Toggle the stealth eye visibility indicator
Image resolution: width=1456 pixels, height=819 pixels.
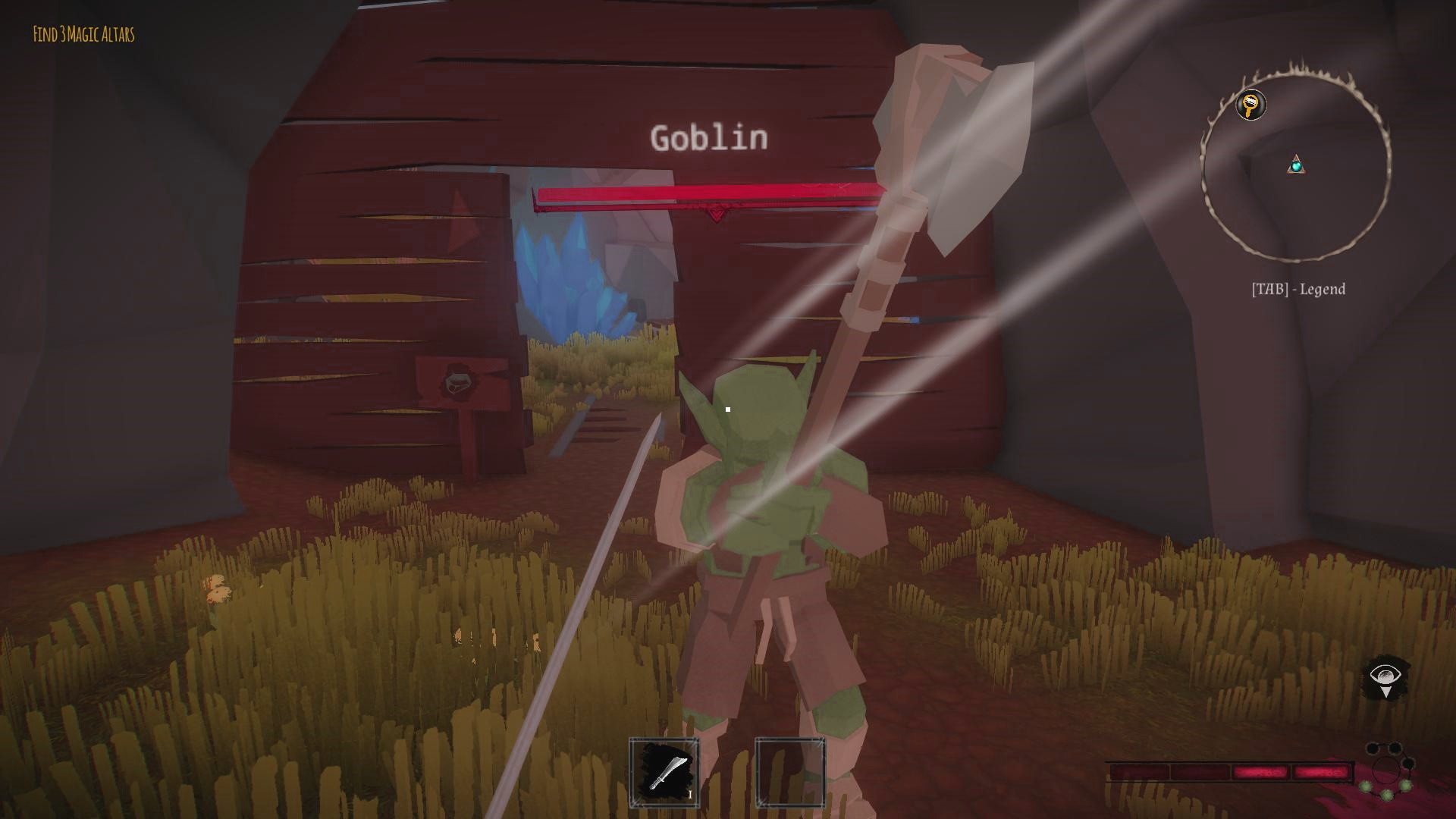(x=1386, y=675)
